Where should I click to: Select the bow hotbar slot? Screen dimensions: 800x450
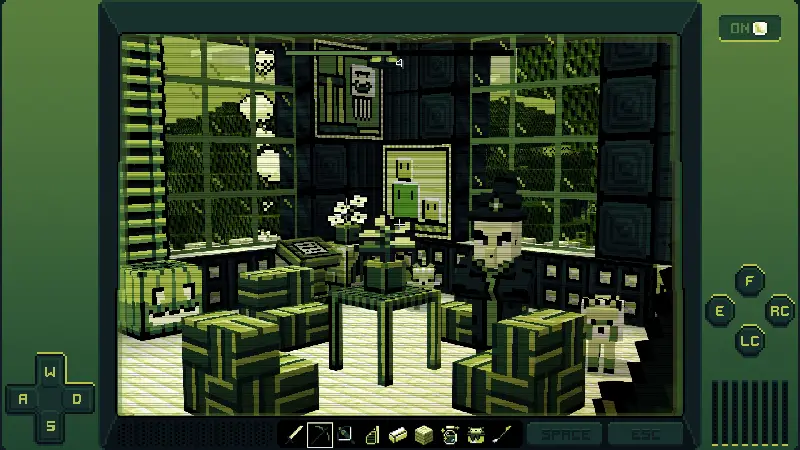click(320, 434)
